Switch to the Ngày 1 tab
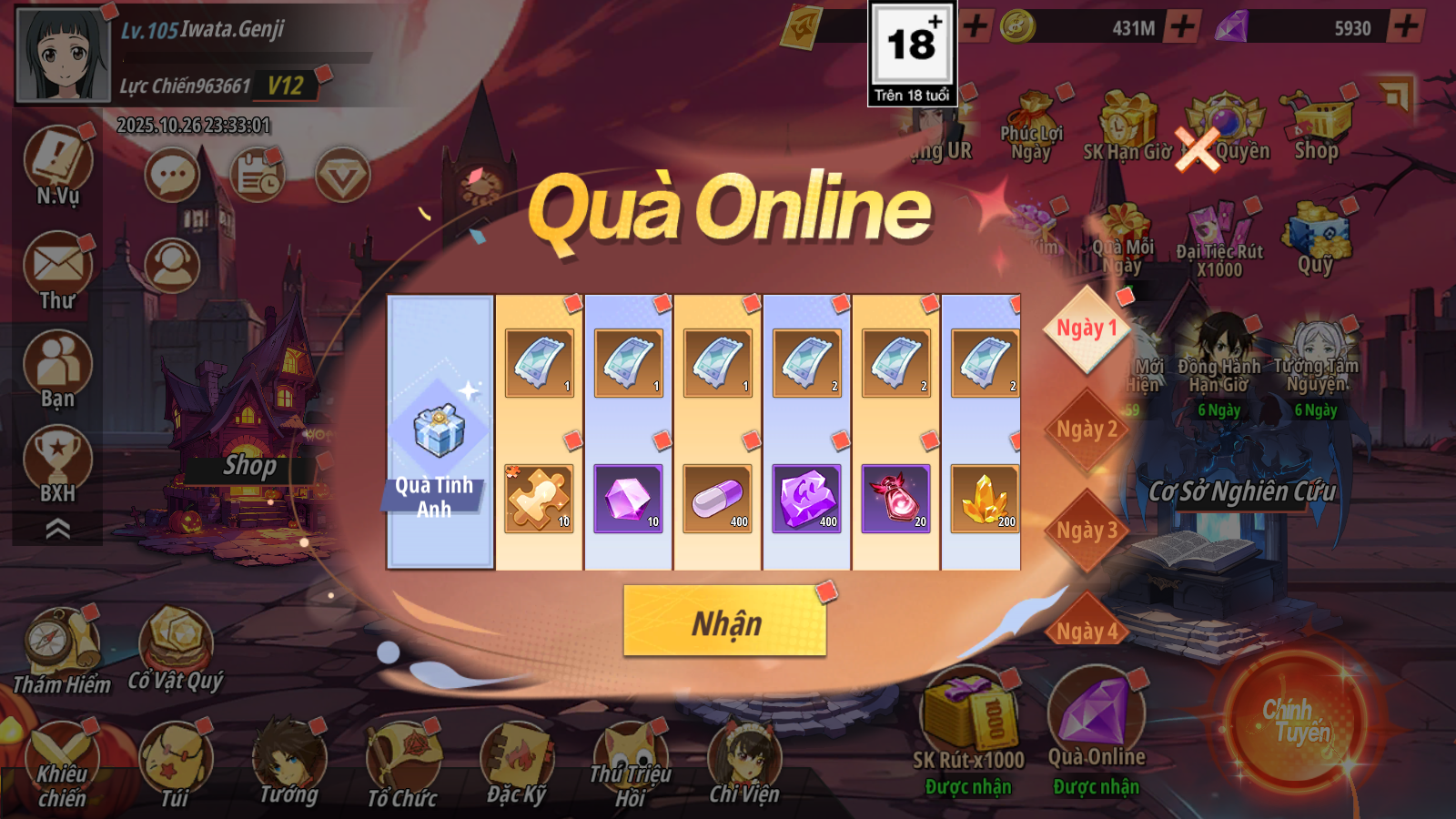The height and width of the screenshot is (819, 1456). [x=1086, y=329]
